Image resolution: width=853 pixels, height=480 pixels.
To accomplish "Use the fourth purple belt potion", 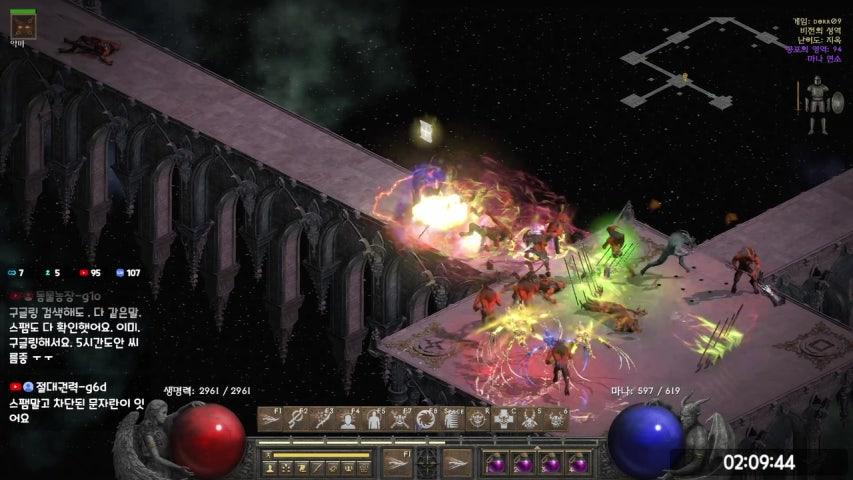I will [576, 463].
